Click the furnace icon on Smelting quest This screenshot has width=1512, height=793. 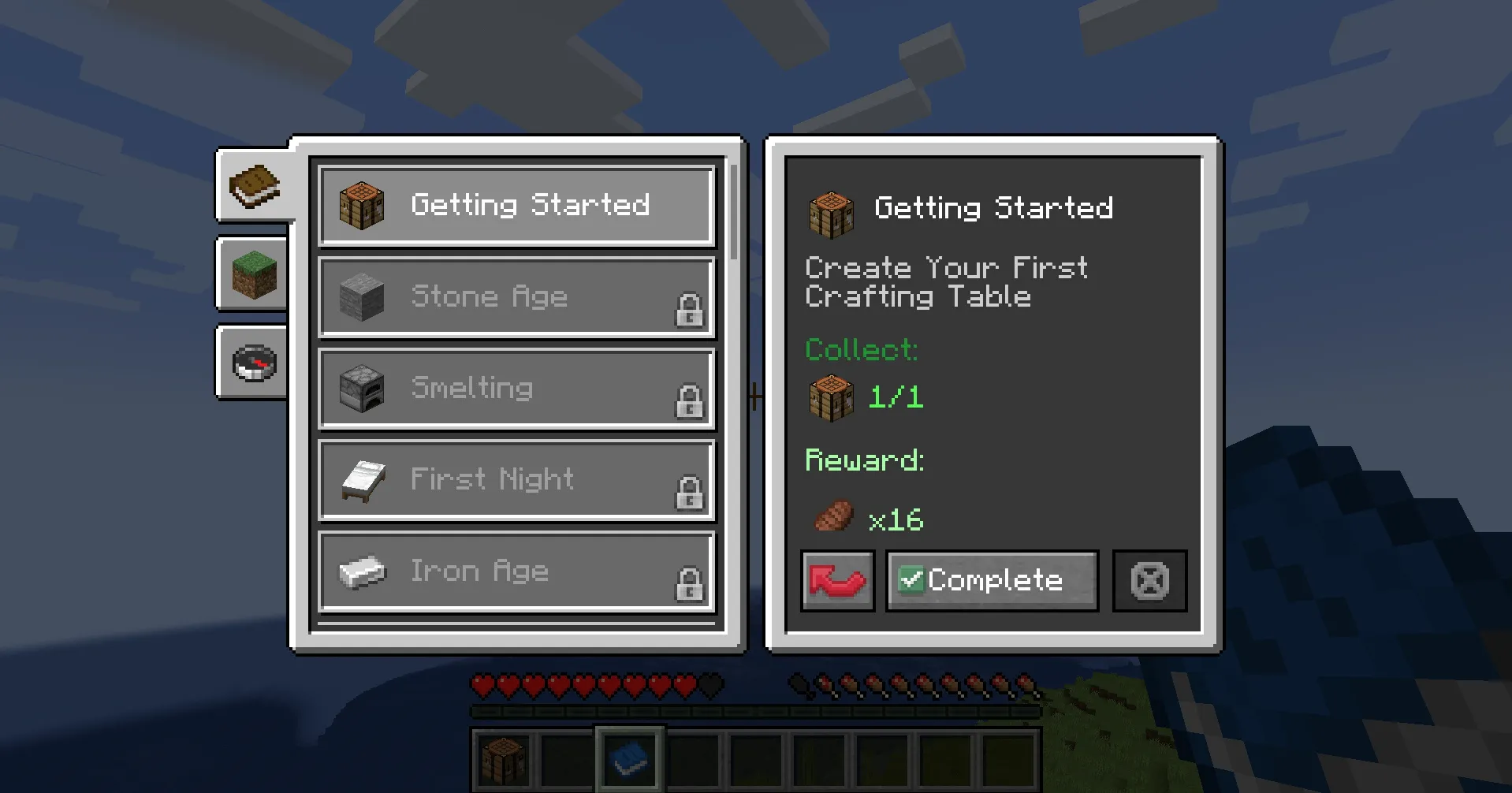(x=359, y=388)
